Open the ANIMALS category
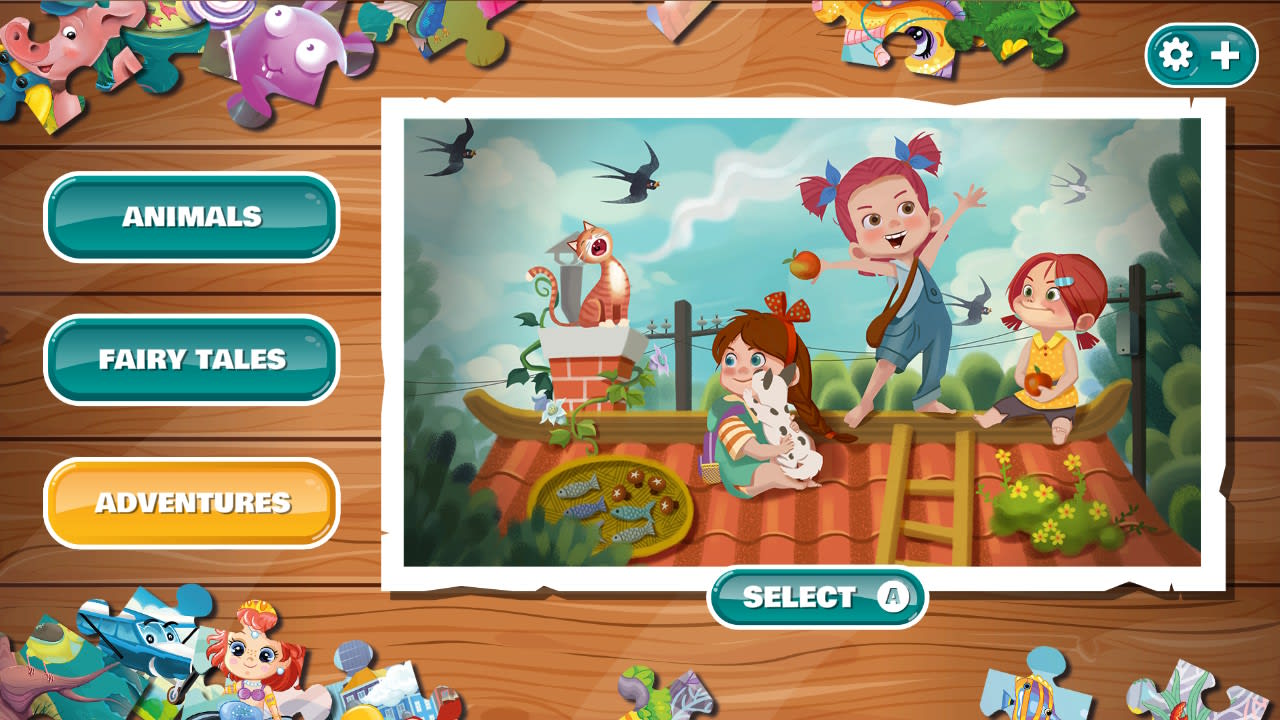The height and width of the screenshot is (720, 1280). tap(191, 216)
